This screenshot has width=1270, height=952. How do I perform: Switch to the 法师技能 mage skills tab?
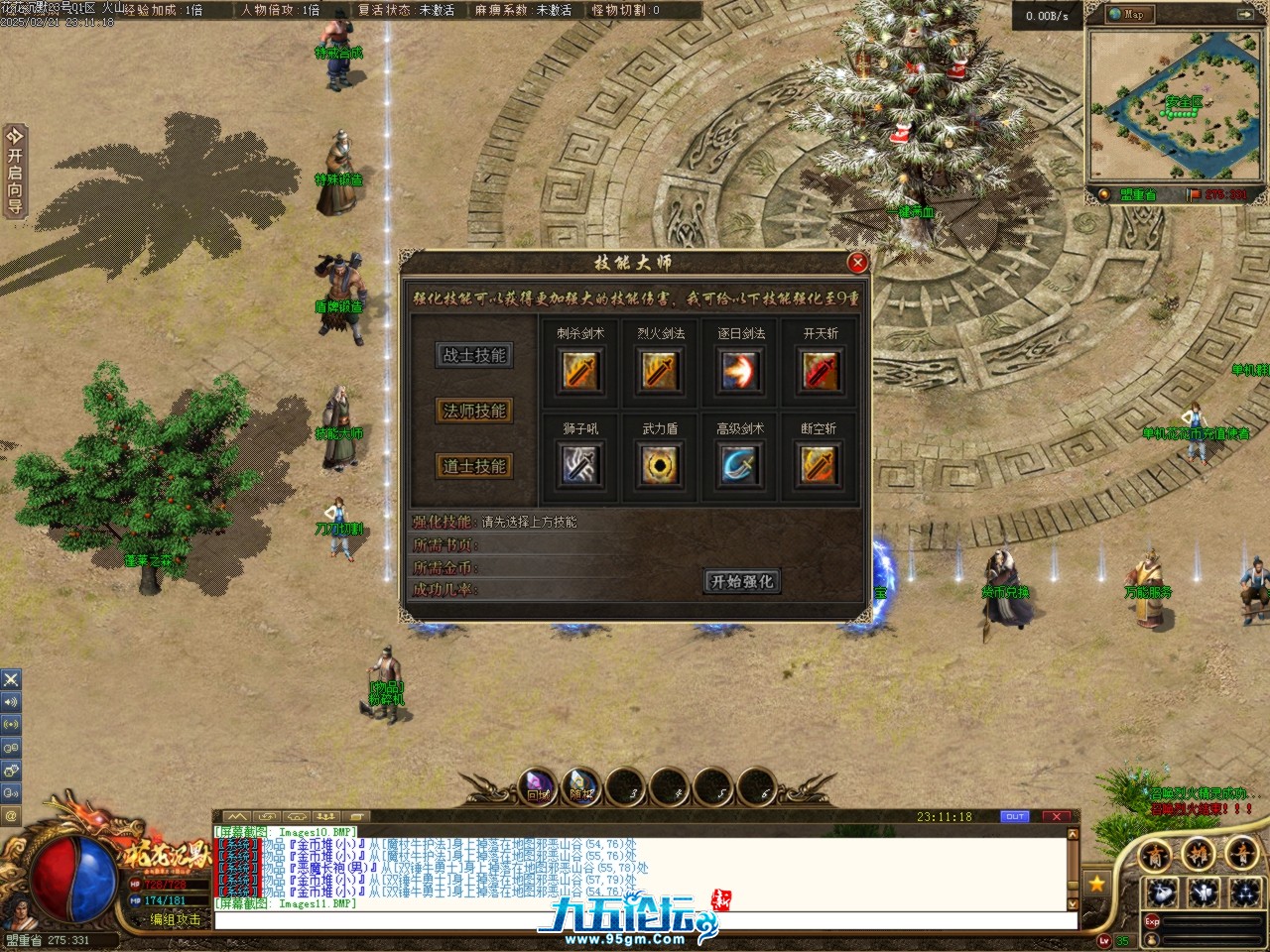(x=475, y=411)
